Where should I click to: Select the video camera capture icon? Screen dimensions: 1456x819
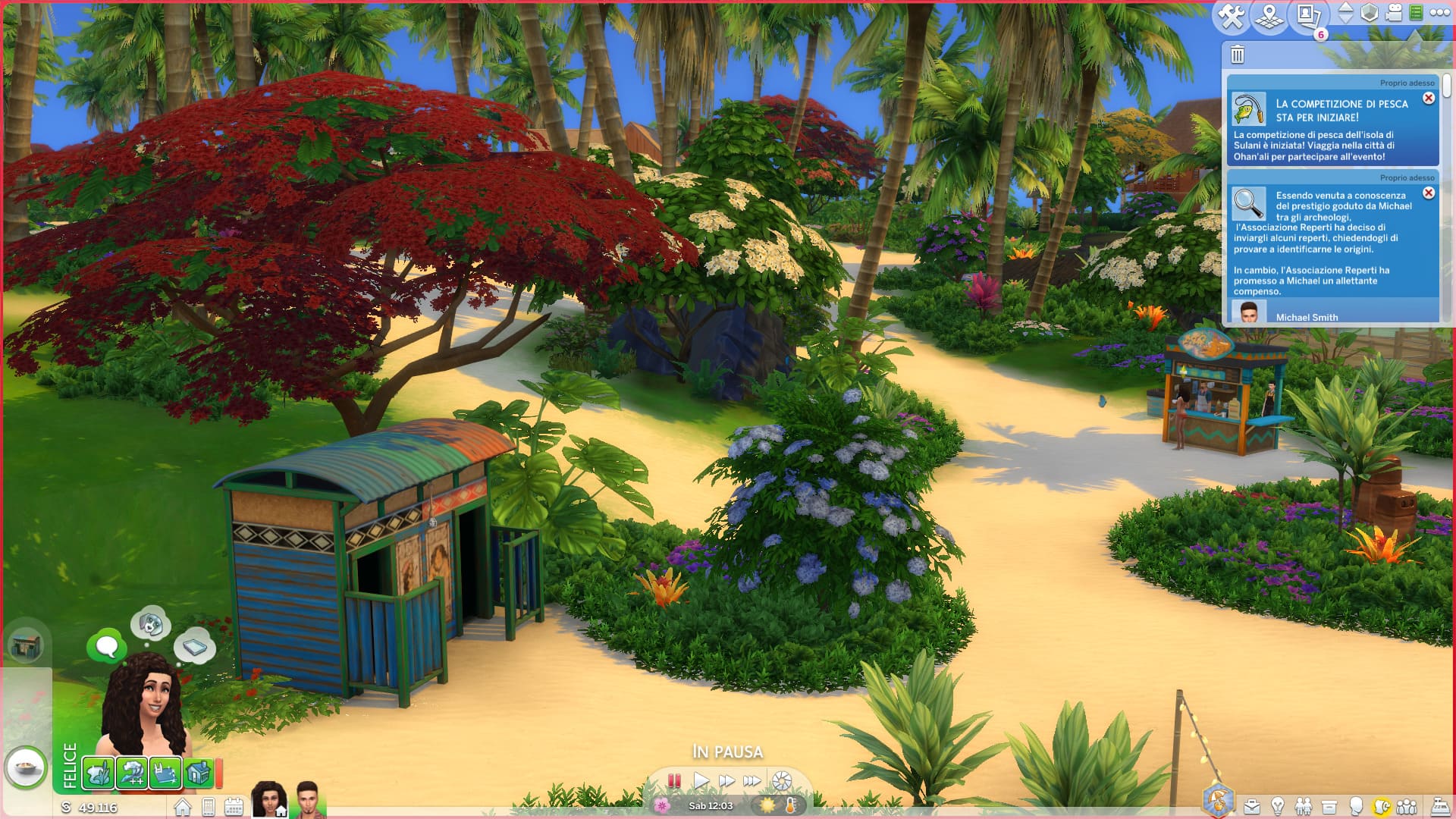tap(1394, 13)
